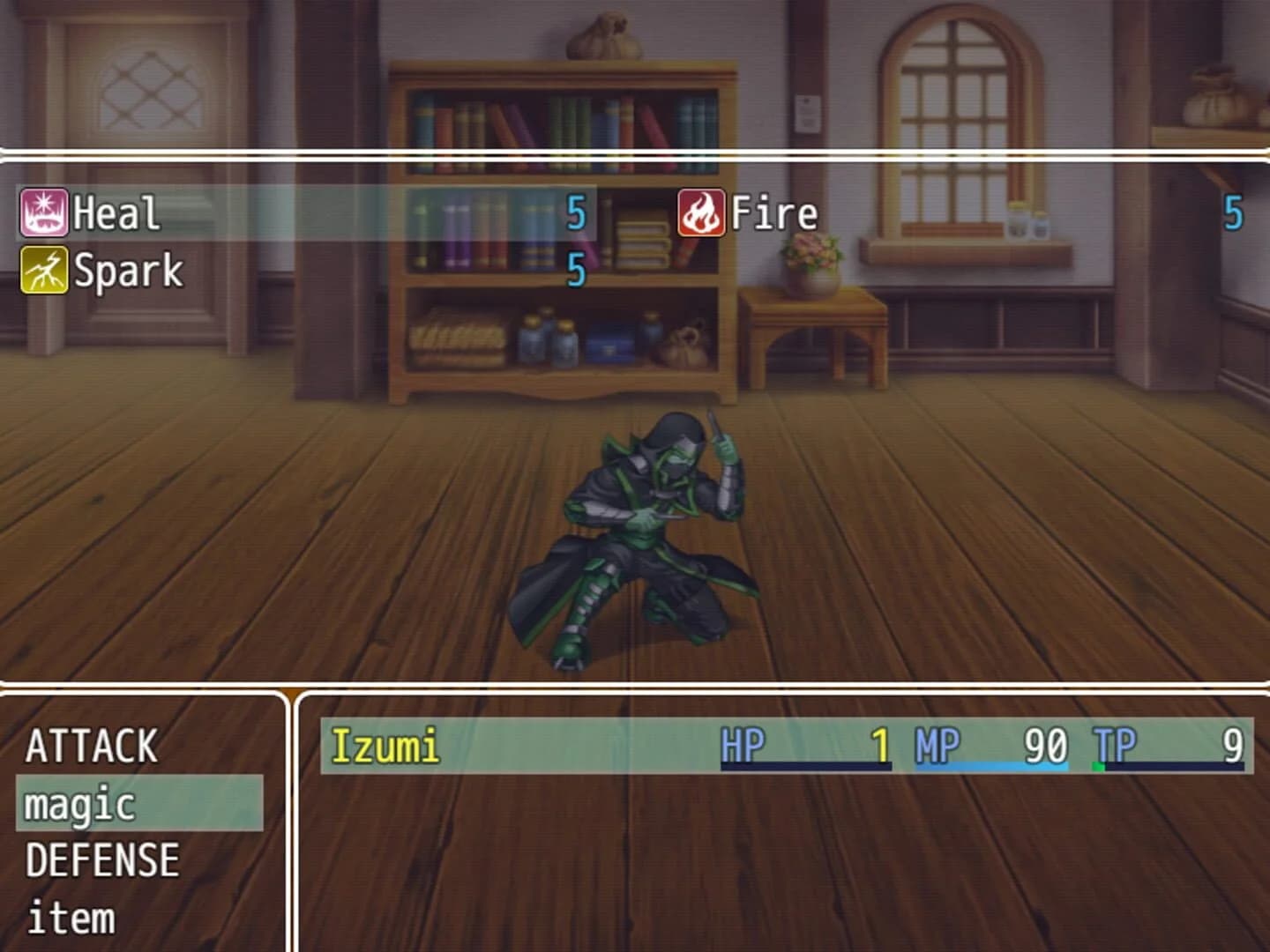Select the Heal skill entry
This screenshot has width=1270, height=952.
pos(115,212)
